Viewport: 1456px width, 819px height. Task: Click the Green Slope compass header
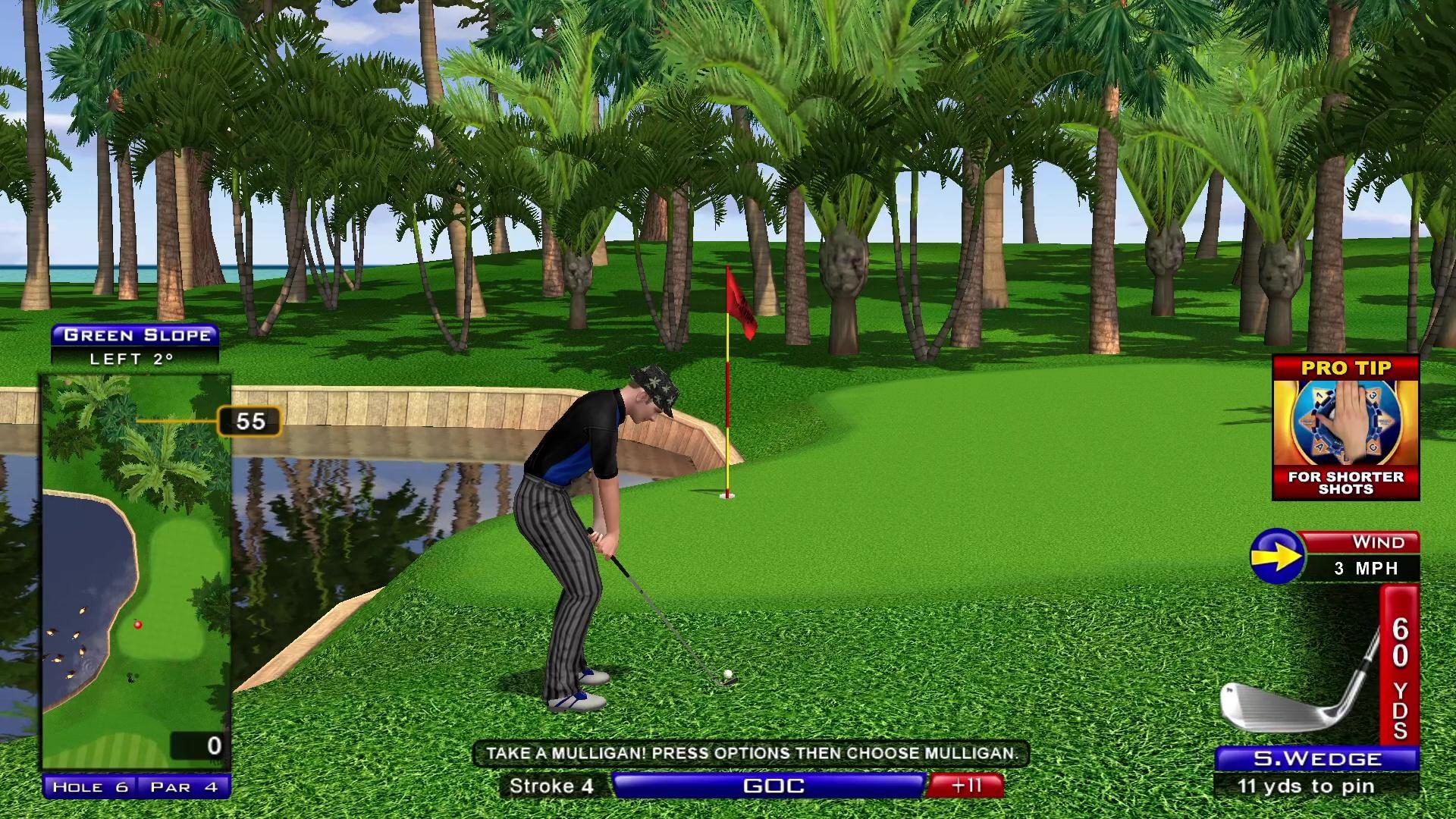coord(136,334)
